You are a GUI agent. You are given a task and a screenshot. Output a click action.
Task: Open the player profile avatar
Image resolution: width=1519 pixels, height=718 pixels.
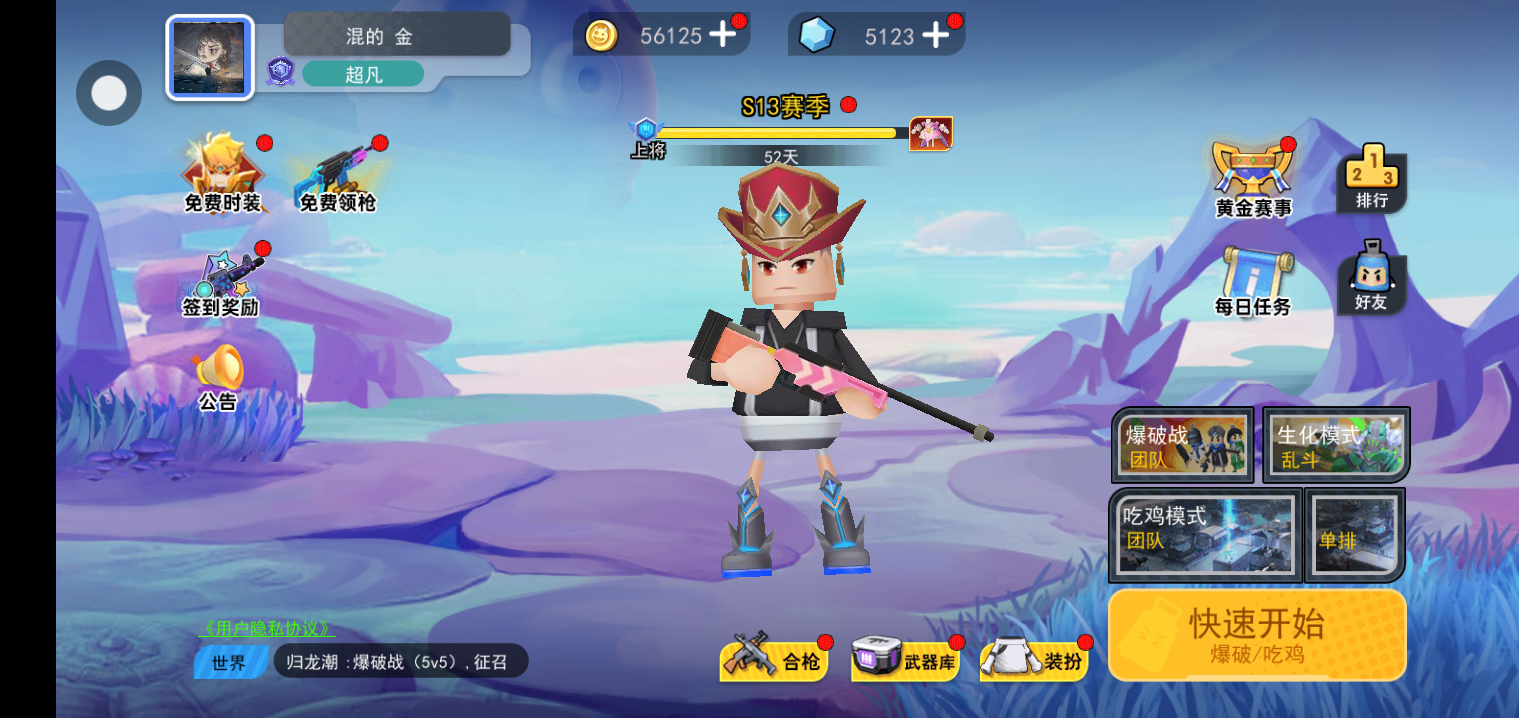(x=209, y=58)
